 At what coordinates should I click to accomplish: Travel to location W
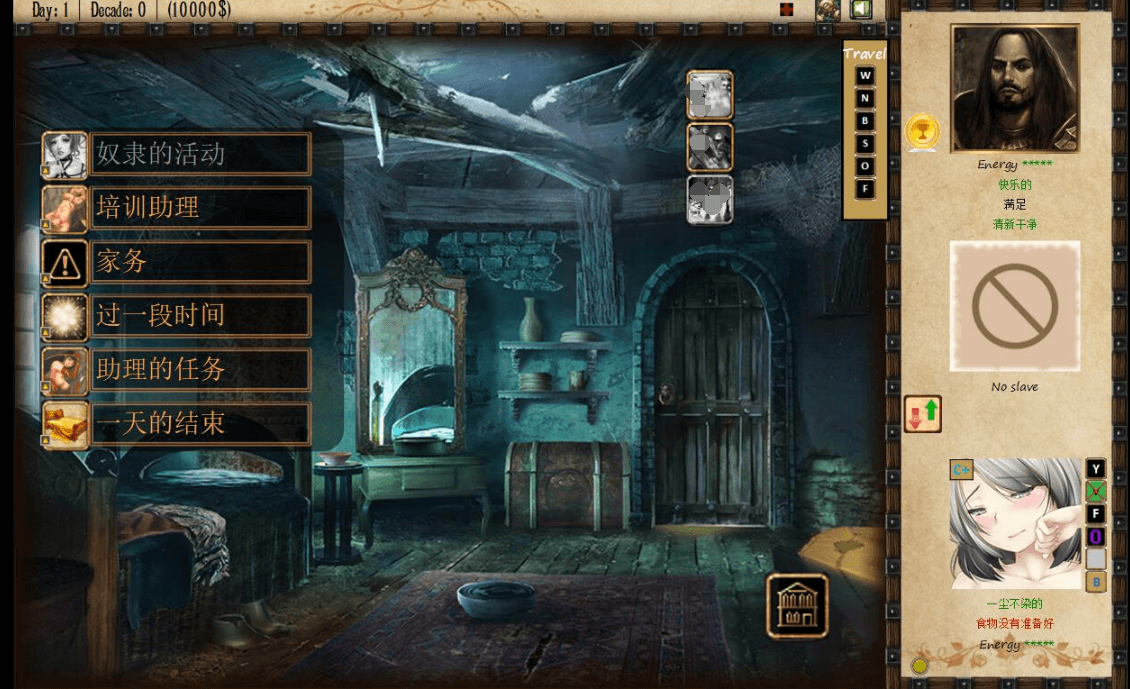[865, 76]
